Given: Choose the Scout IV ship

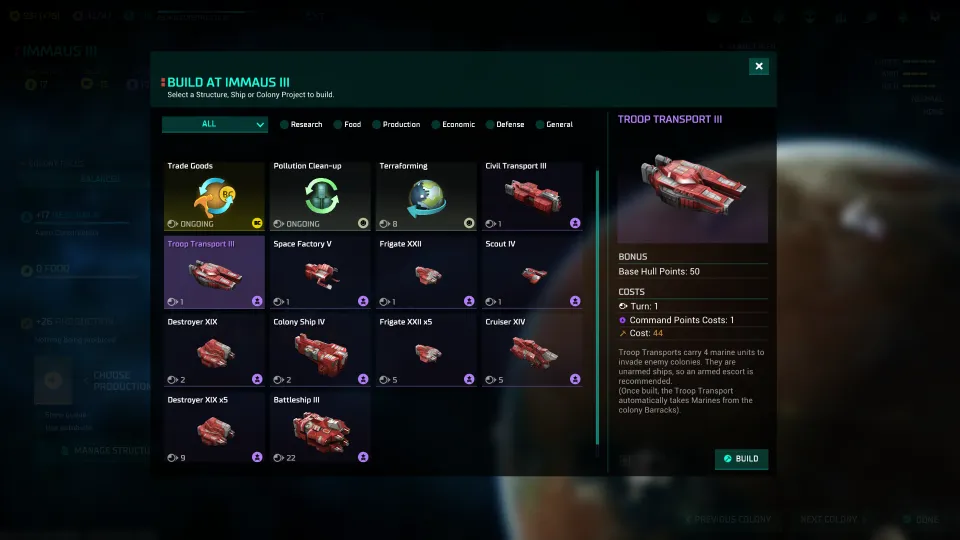Looking at the screenshot, I should 532,272.
